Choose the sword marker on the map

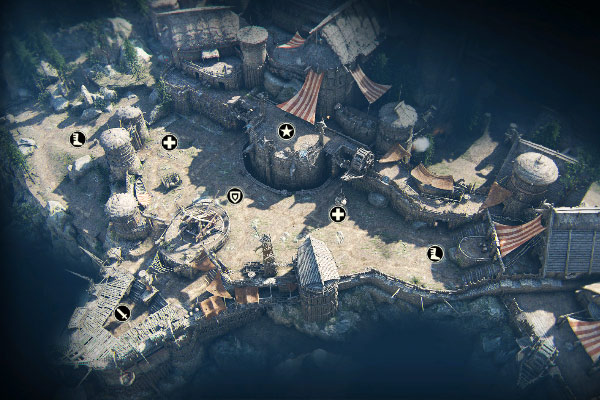click(122, 312)
